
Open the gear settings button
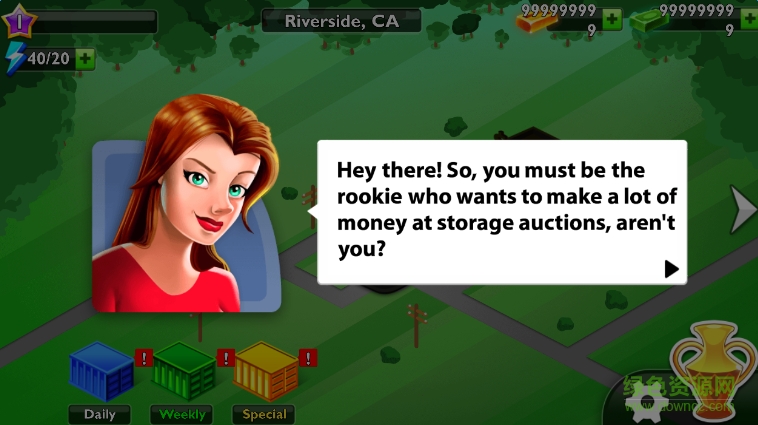pyautogui.click(x=647, y=402)
